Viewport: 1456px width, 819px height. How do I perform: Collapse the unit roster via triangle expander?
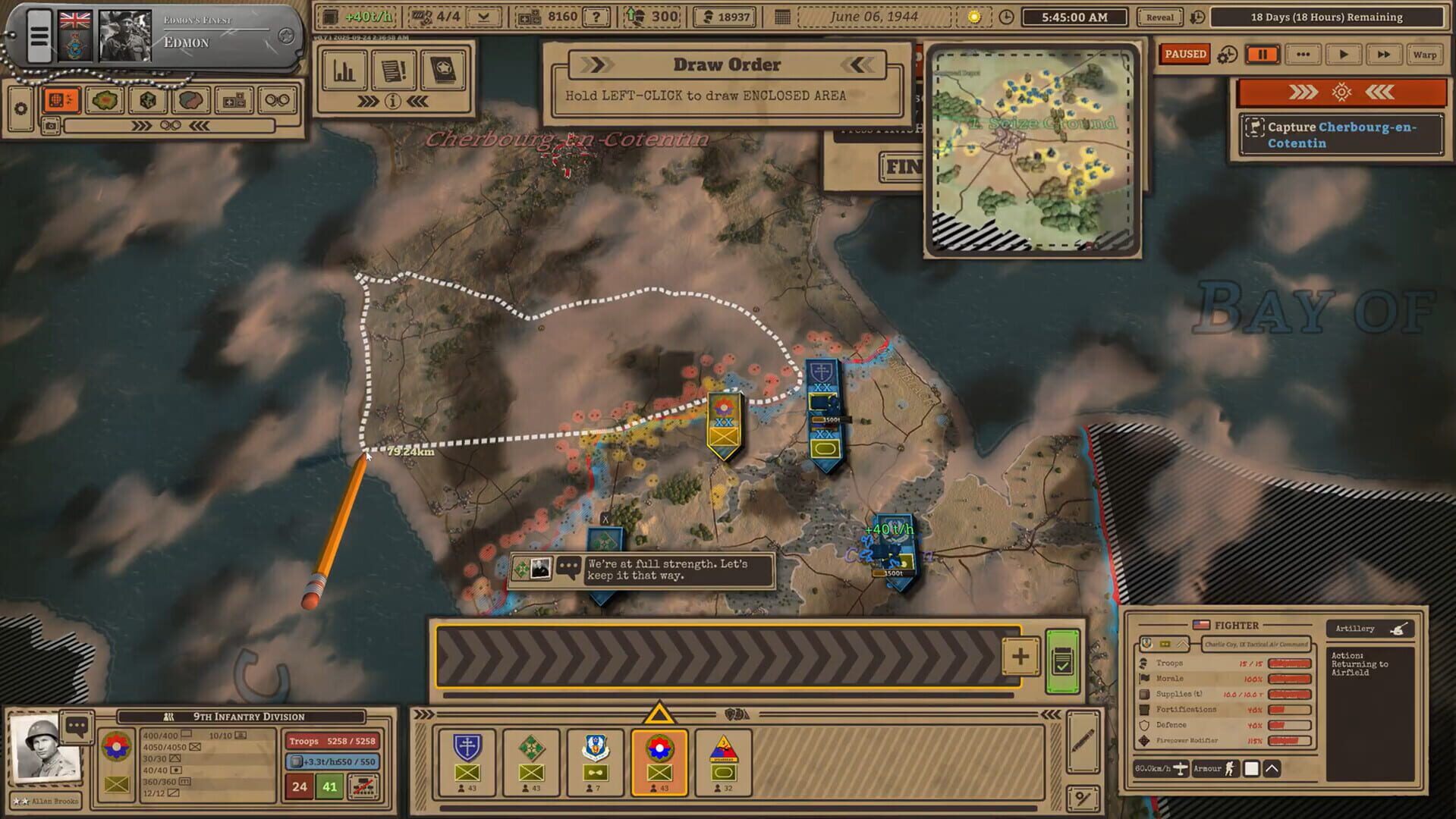[660, 713]
